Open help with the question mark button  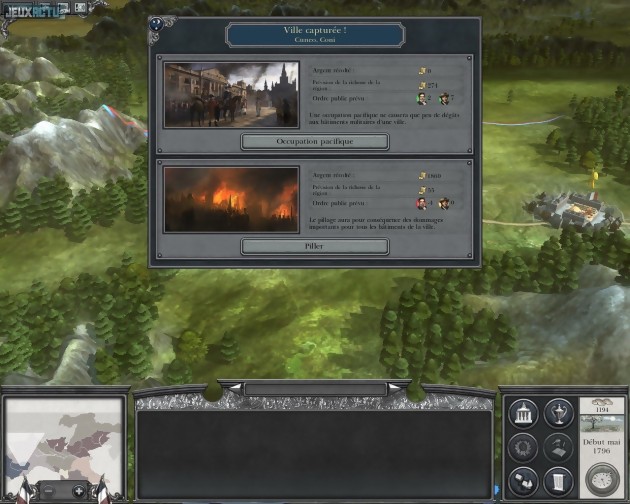(x=156, y=23)
